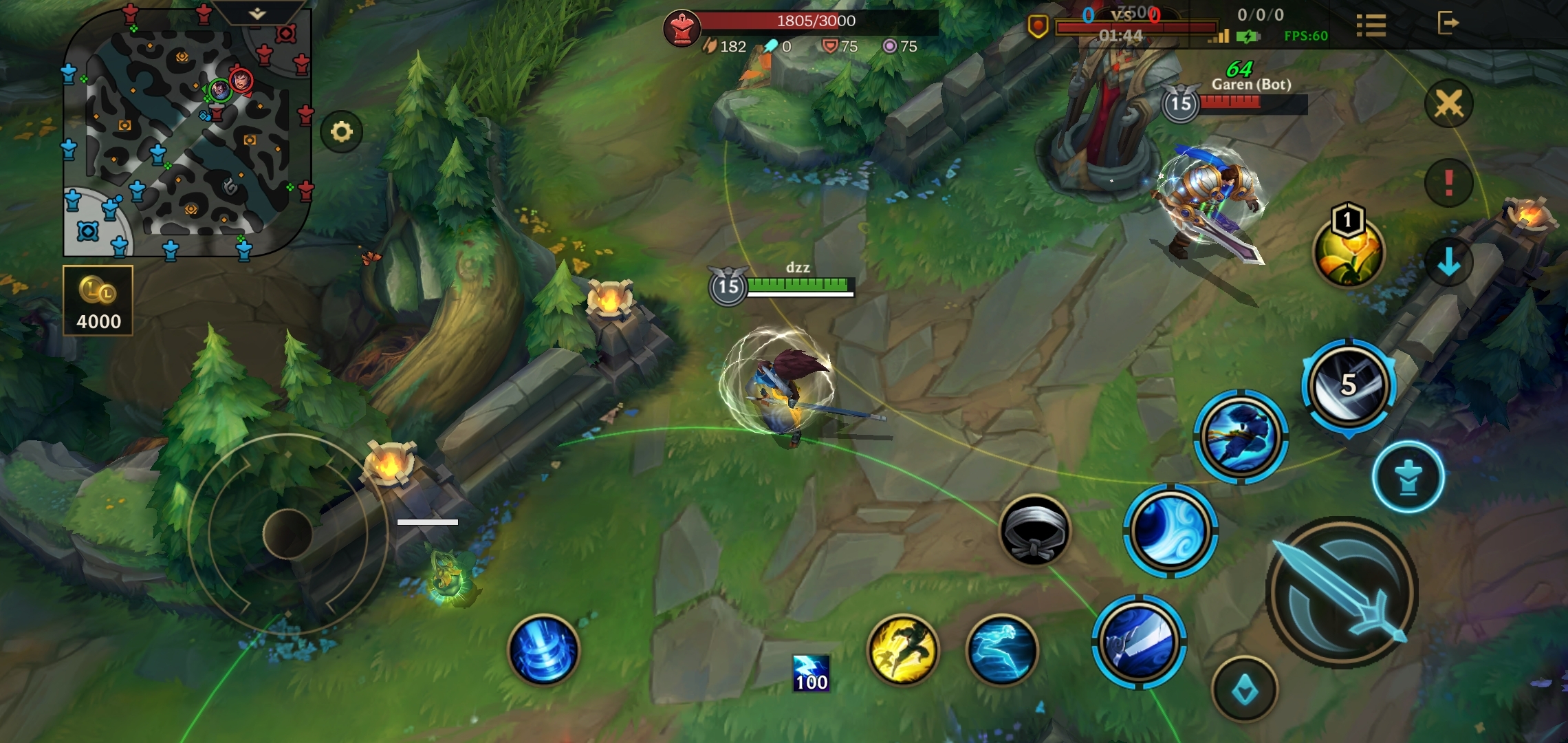Viewport: 1568px width, 743px height.
Task: Hit the large sword attack button
Action: click(x=1341, y=593)
